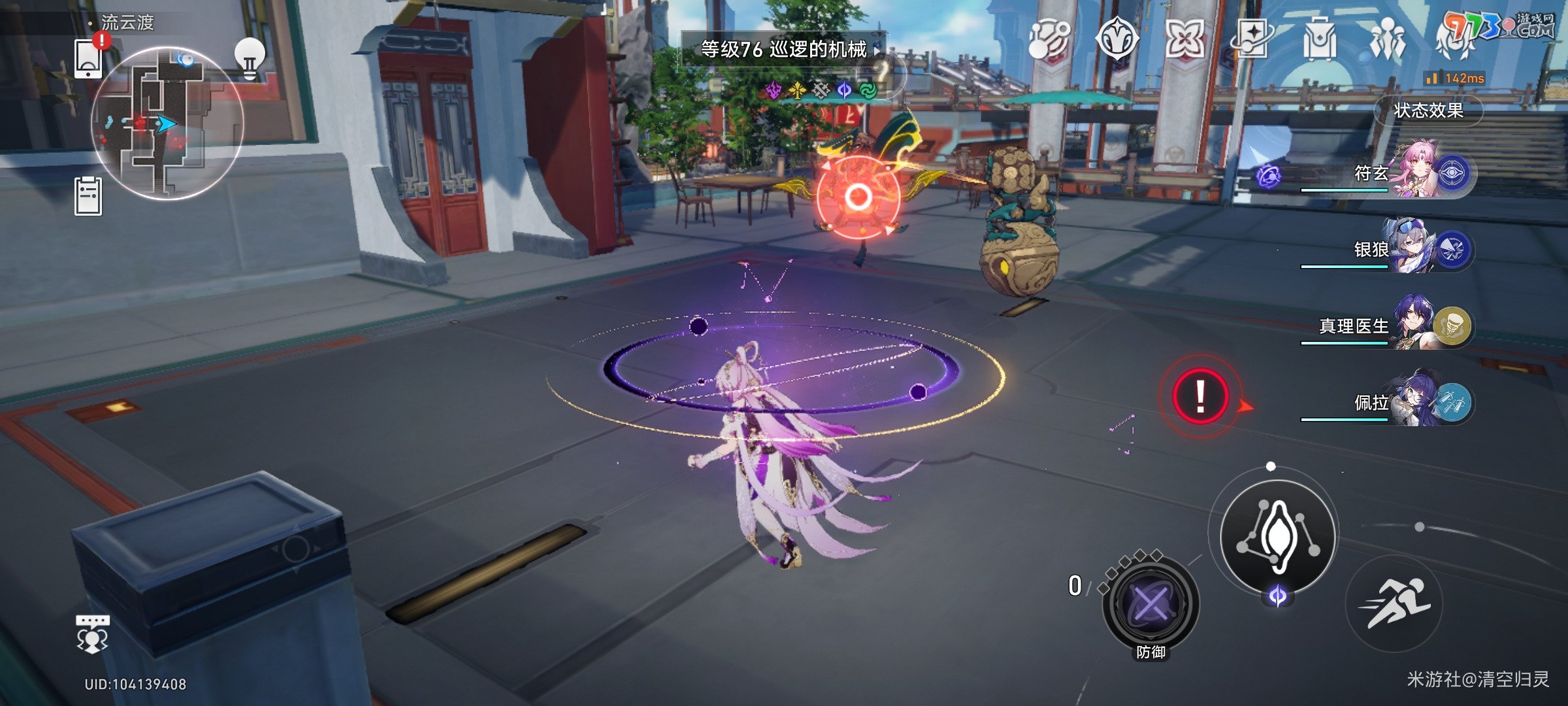Open the phone menu with red alert
The height and width of the screenshot is (706, 1568).
[x=89, y=58]
